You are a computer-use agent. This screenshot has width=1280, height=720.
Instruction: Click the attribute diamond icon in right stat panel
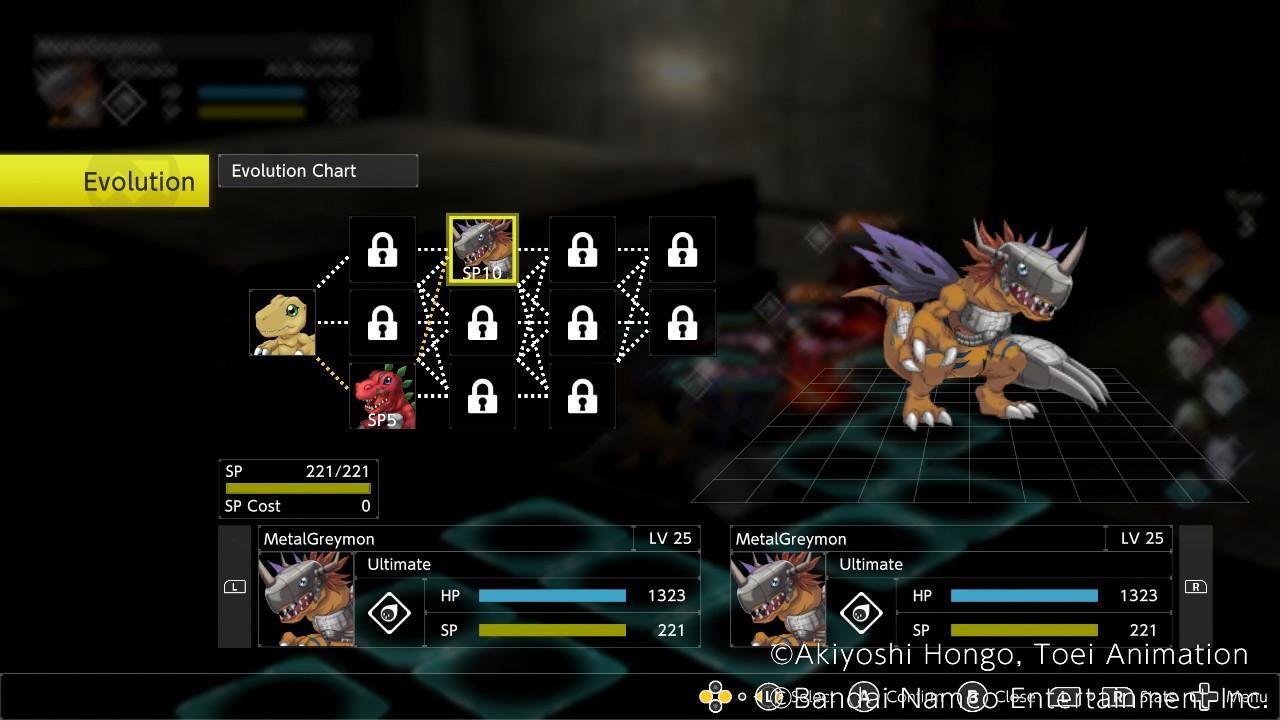tap(861, 612)
